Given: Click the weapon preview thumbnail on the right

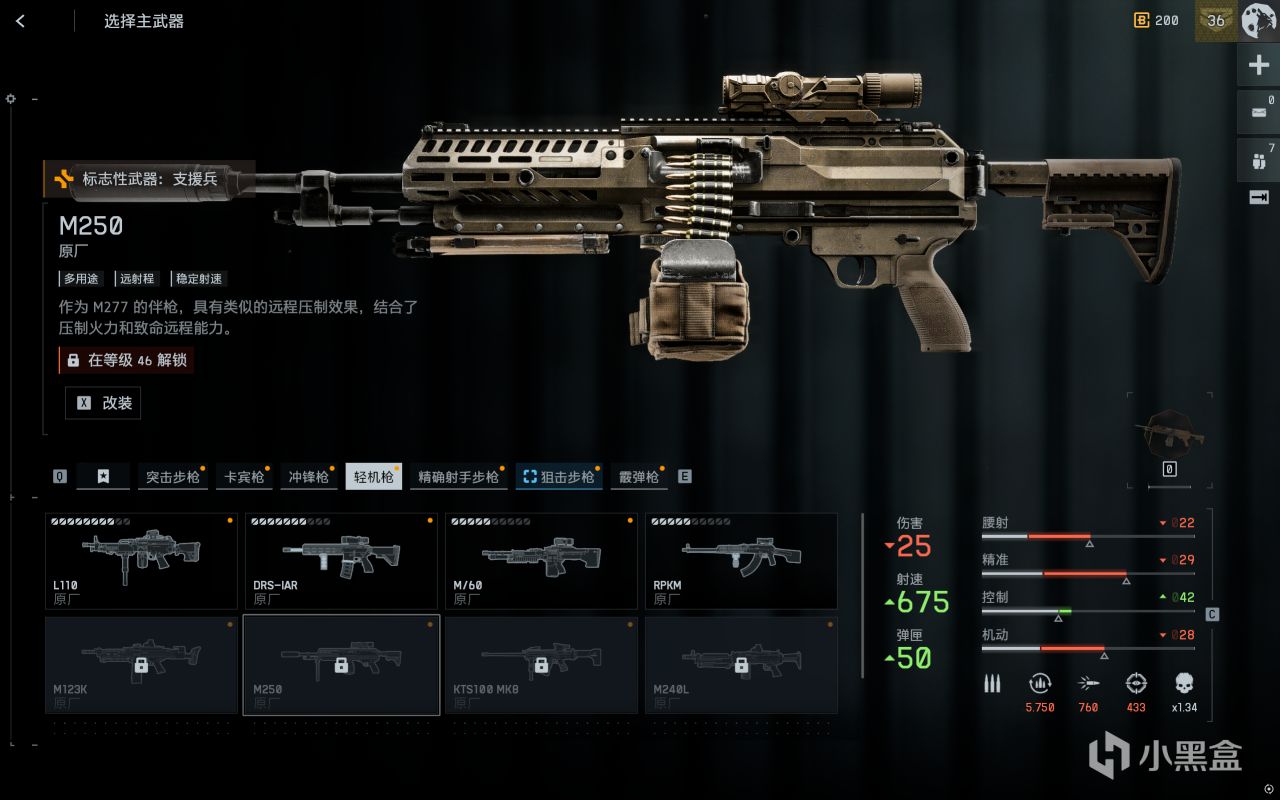Looking at the screenshot, I should tap(1169, 433).
